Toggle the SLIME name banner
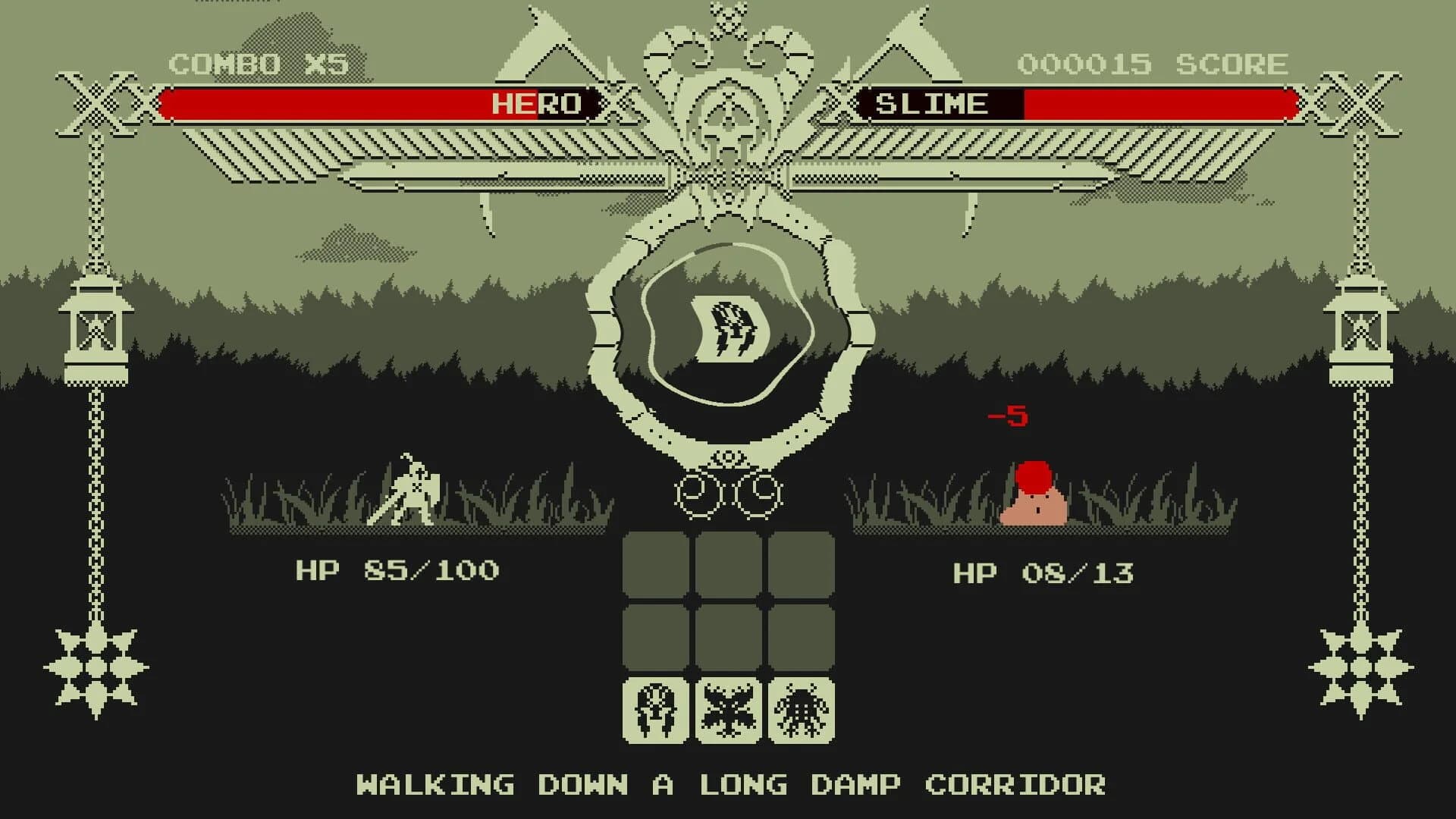Image resolution: width=1456 pixels, height=819 pixels. (934, 103)
